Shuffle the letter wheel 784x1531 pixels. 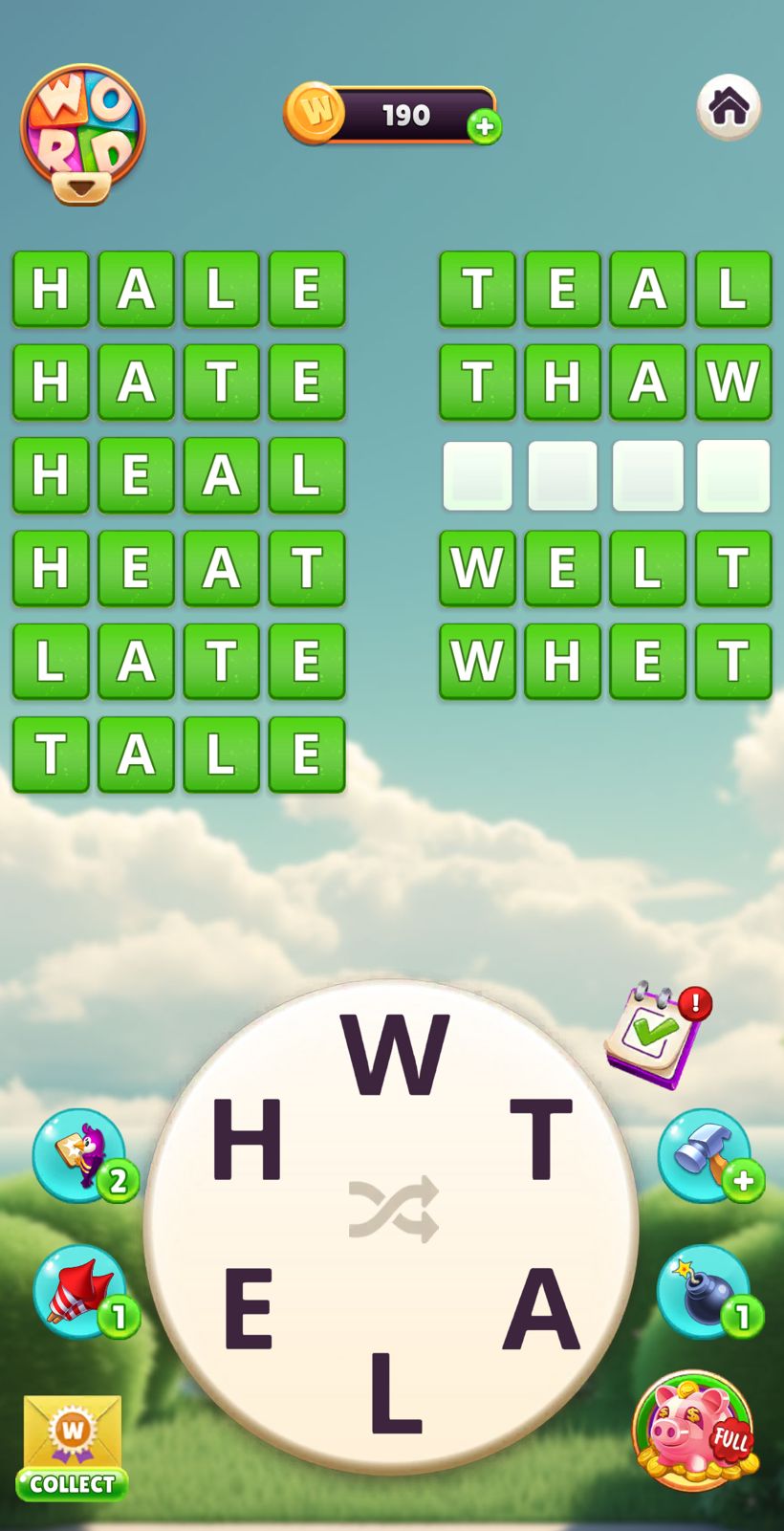pos(394,1209)
